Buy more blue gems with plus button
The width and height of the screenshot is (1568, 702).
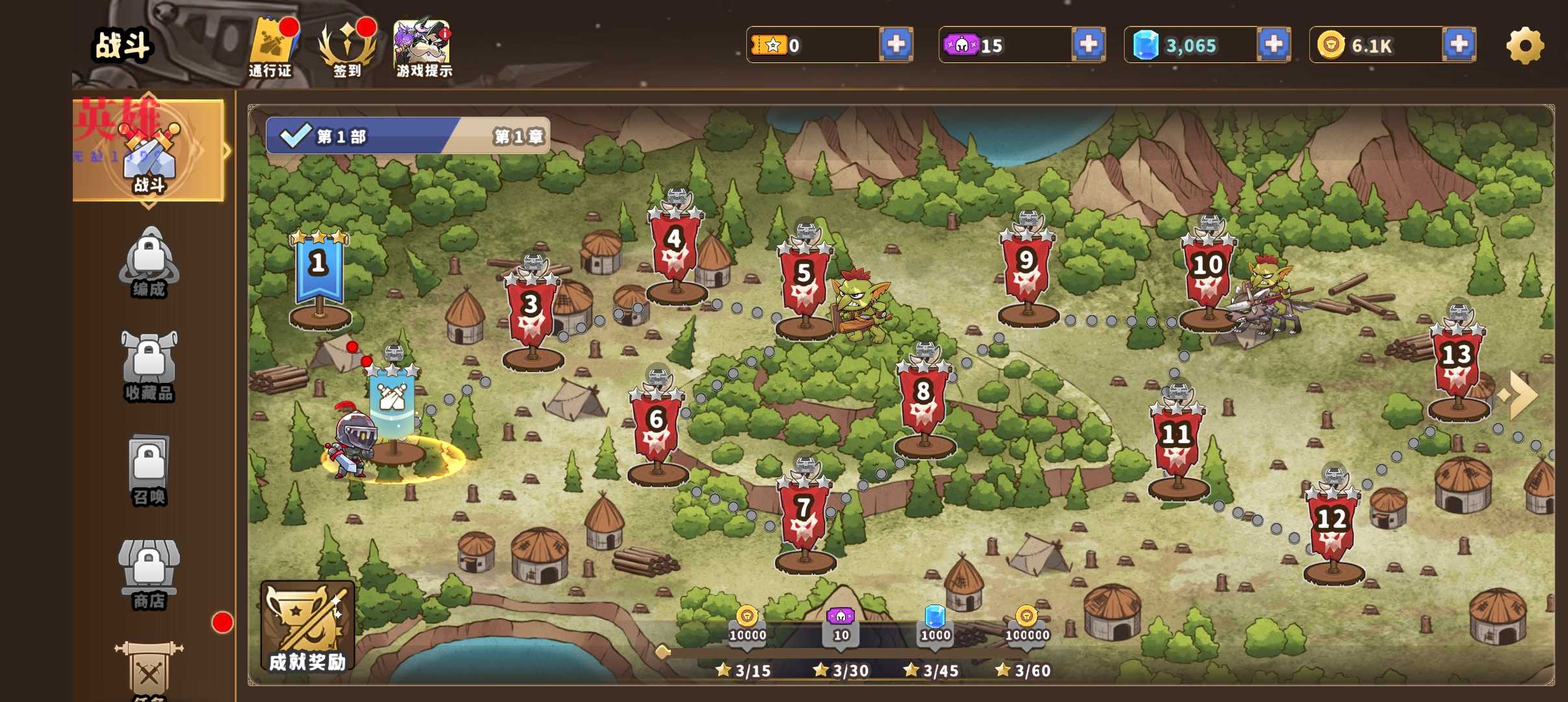coord(1274,45)
